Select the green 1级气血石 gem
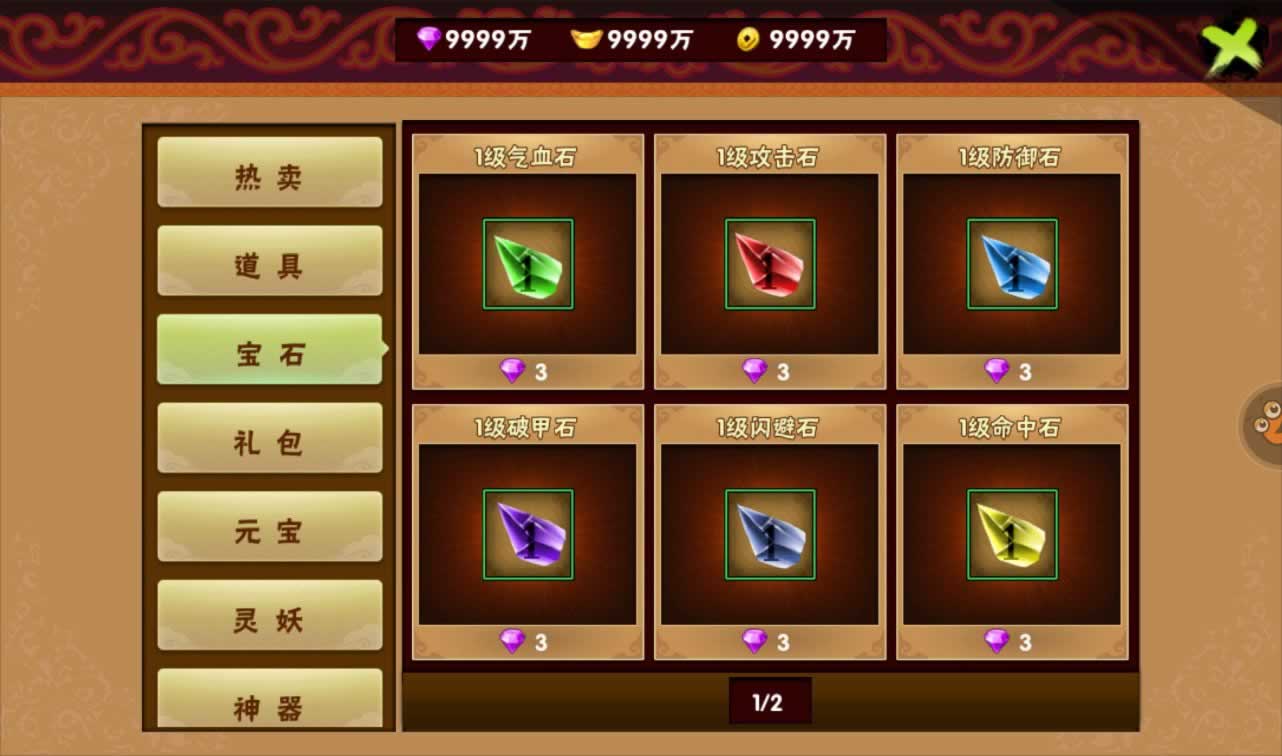 528,264
